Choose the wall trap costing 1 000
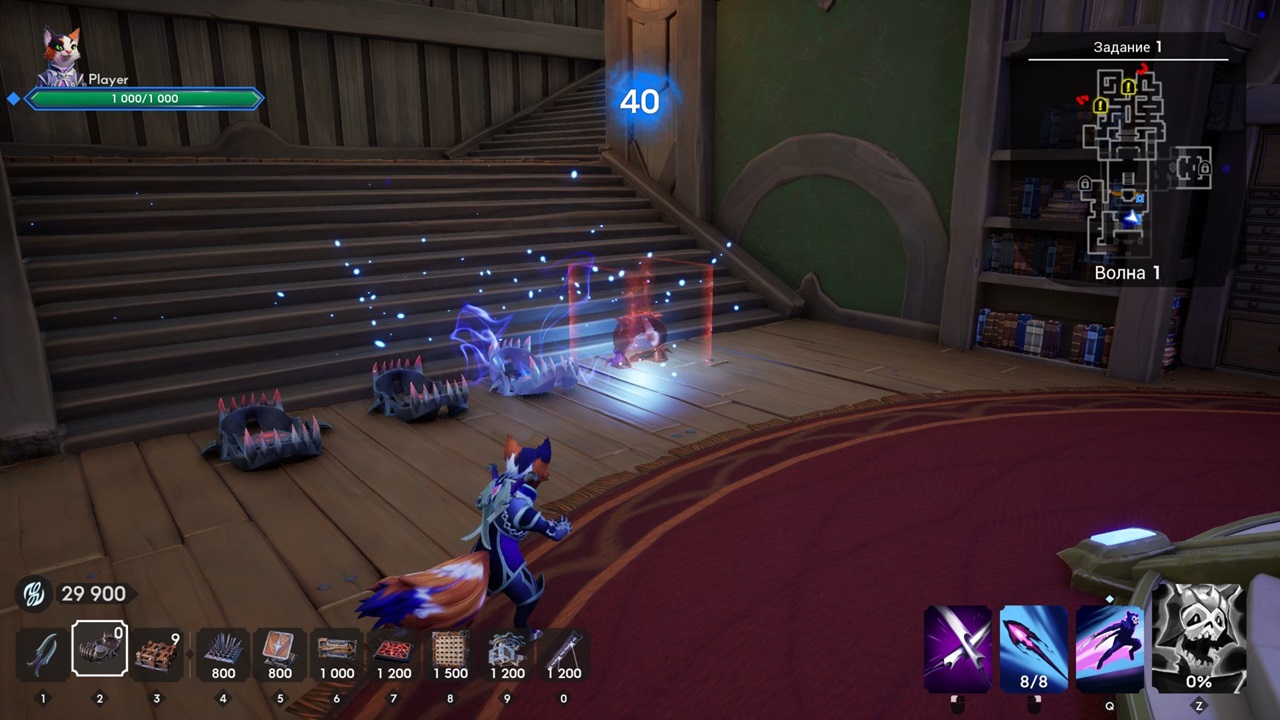This screenshot has width=1280, height=720. coord(337,653)
